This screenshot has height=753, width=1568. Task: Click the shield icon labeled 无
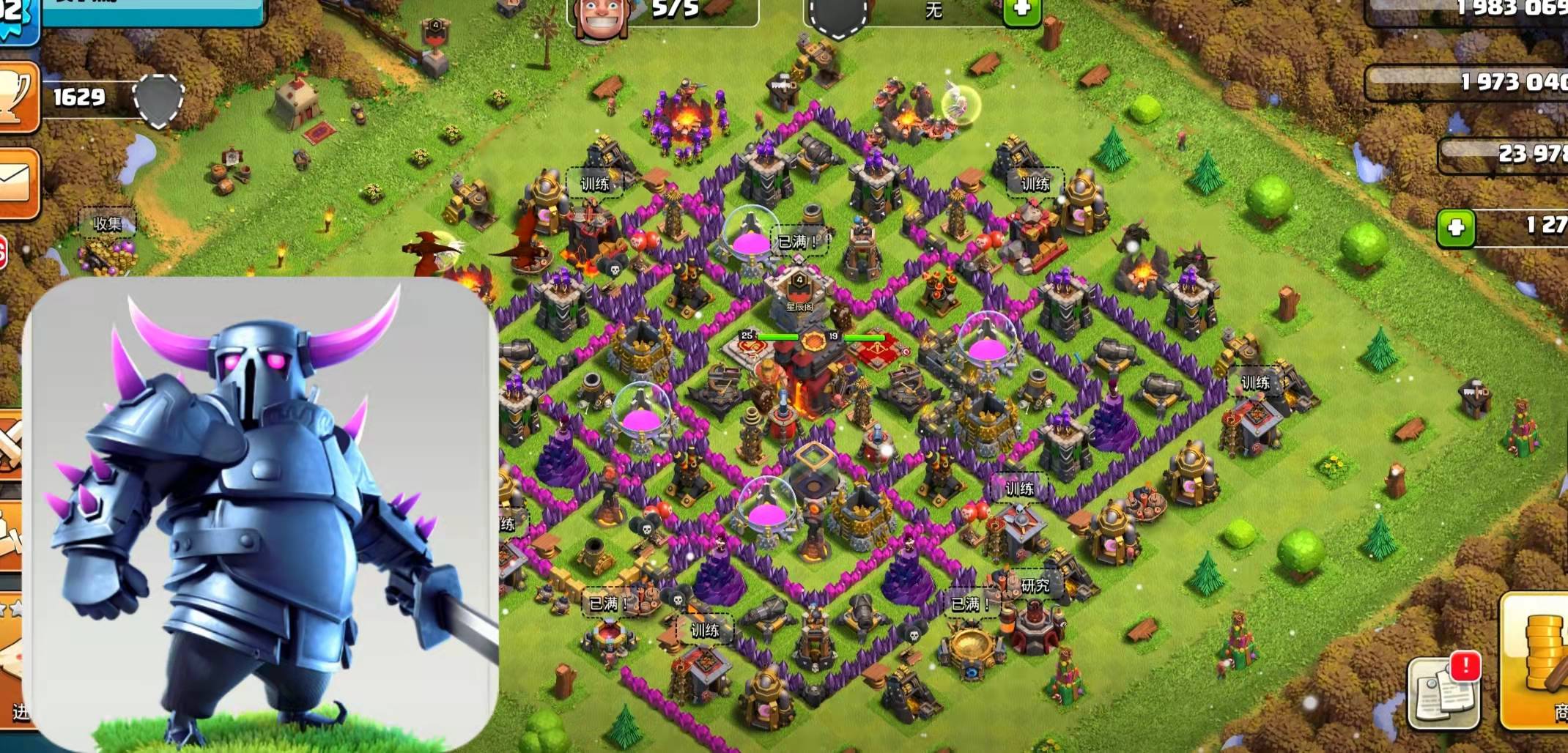click(x=838, y=15)
